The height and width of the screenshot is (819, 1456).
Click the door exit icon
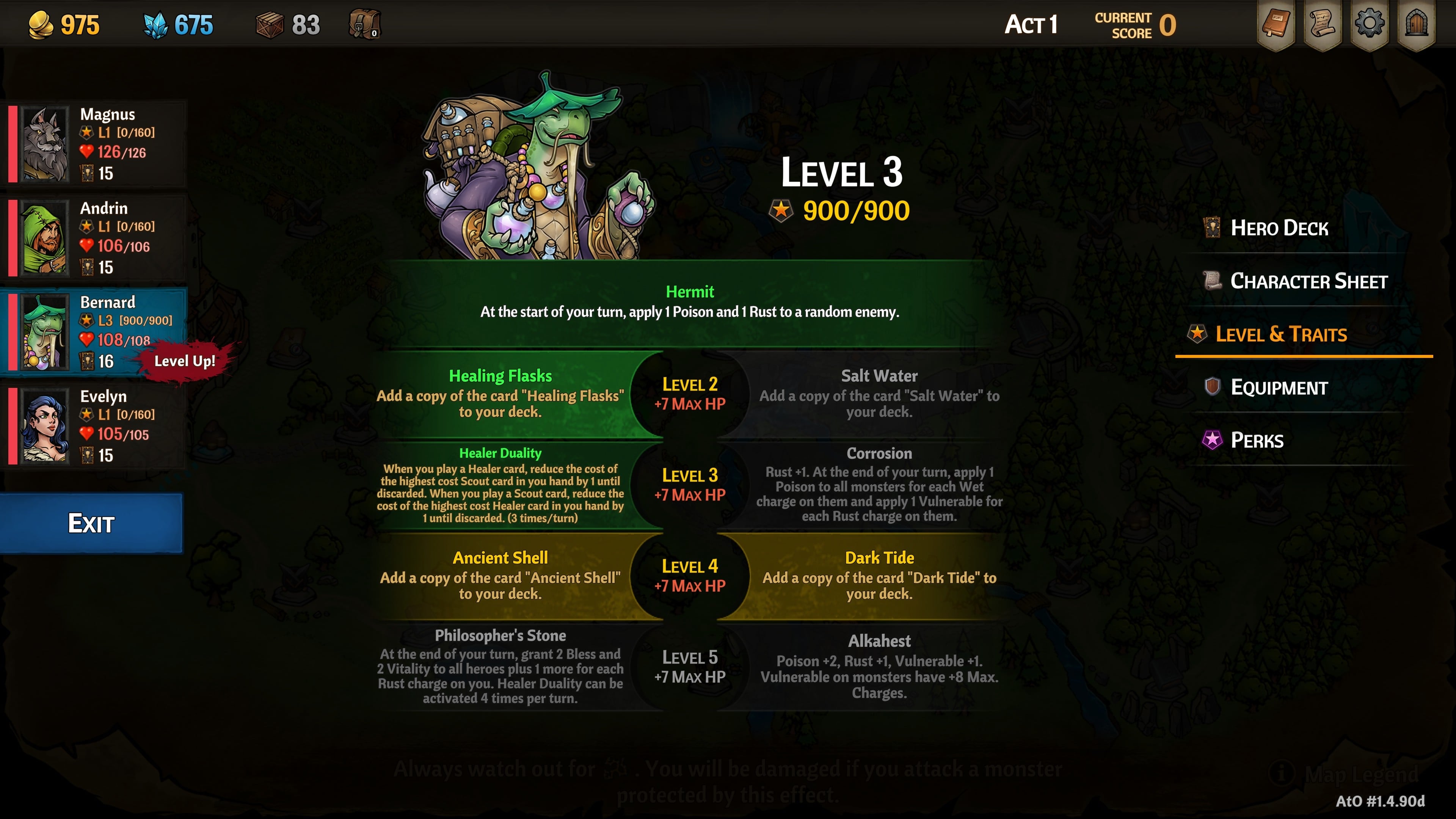[1417, 24]
